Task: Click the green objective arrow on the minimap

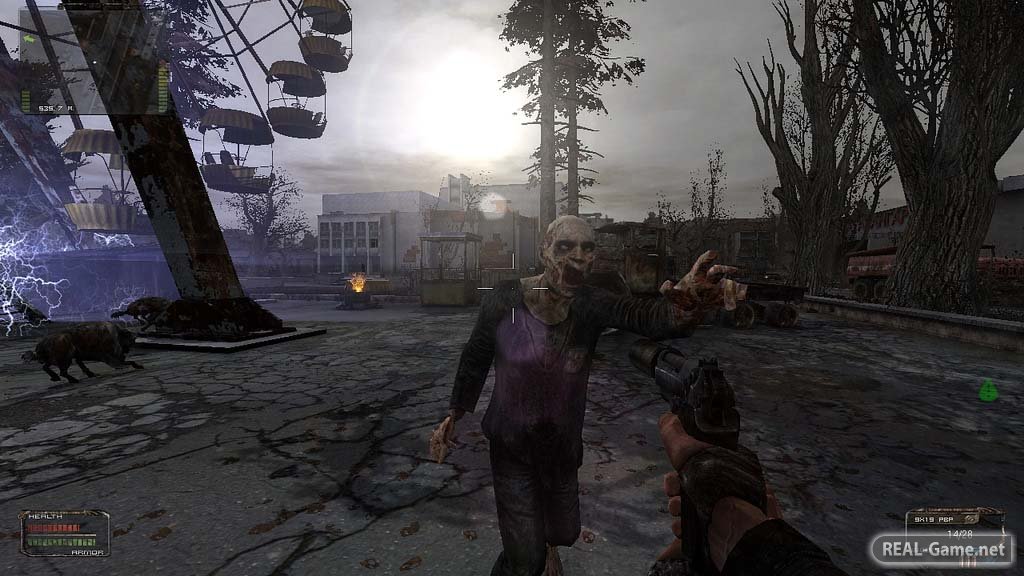Action: click(29, 39)
